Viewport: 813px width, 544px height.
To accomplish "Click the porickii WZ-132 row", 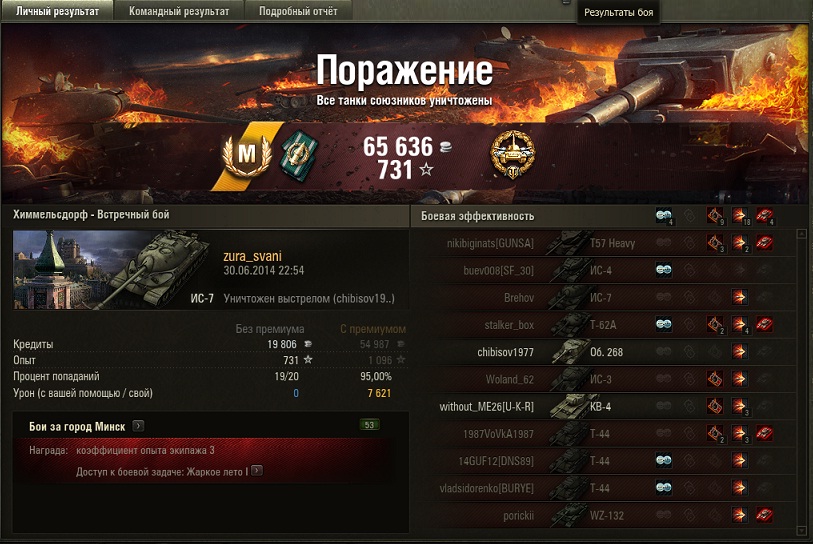I will tap(600, 515).
